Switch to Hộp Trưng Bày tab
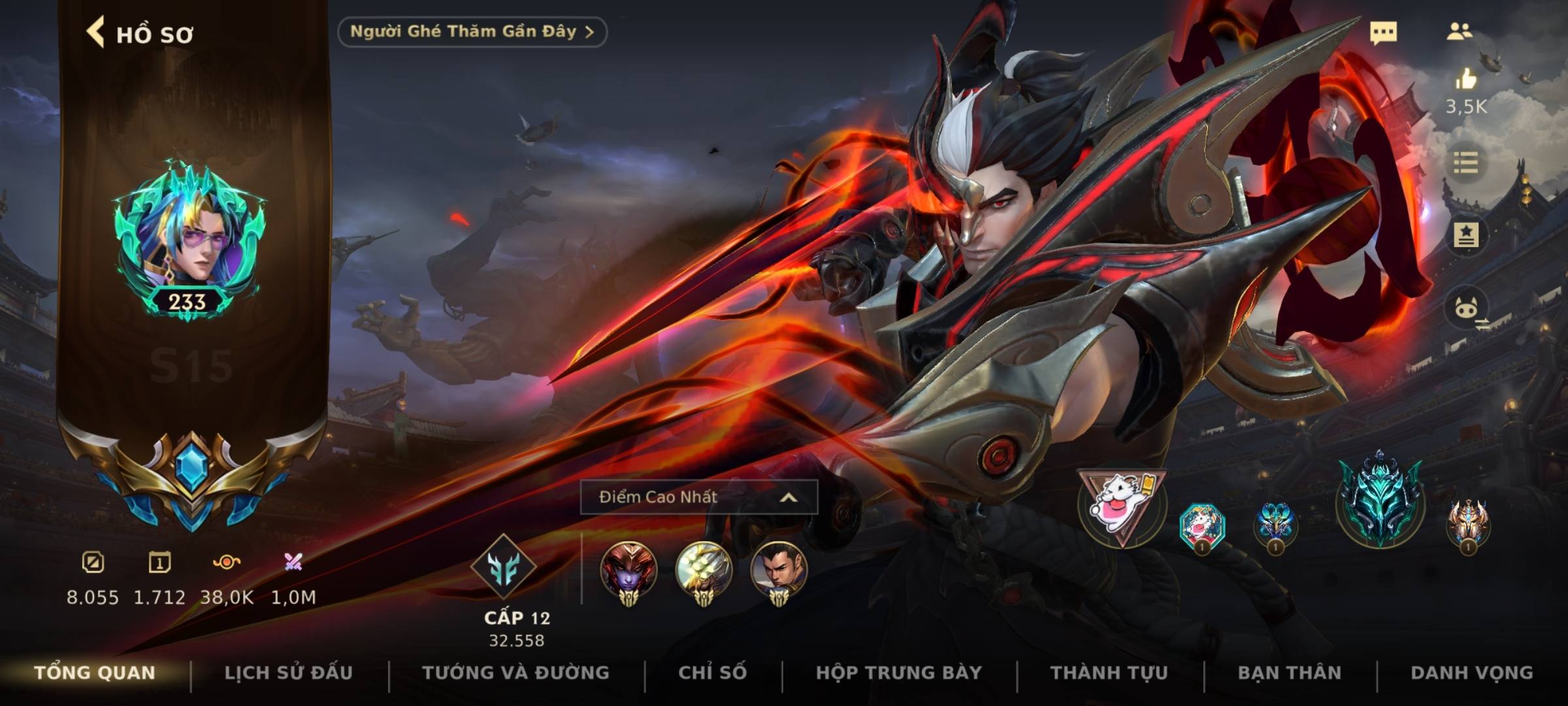 898,673
